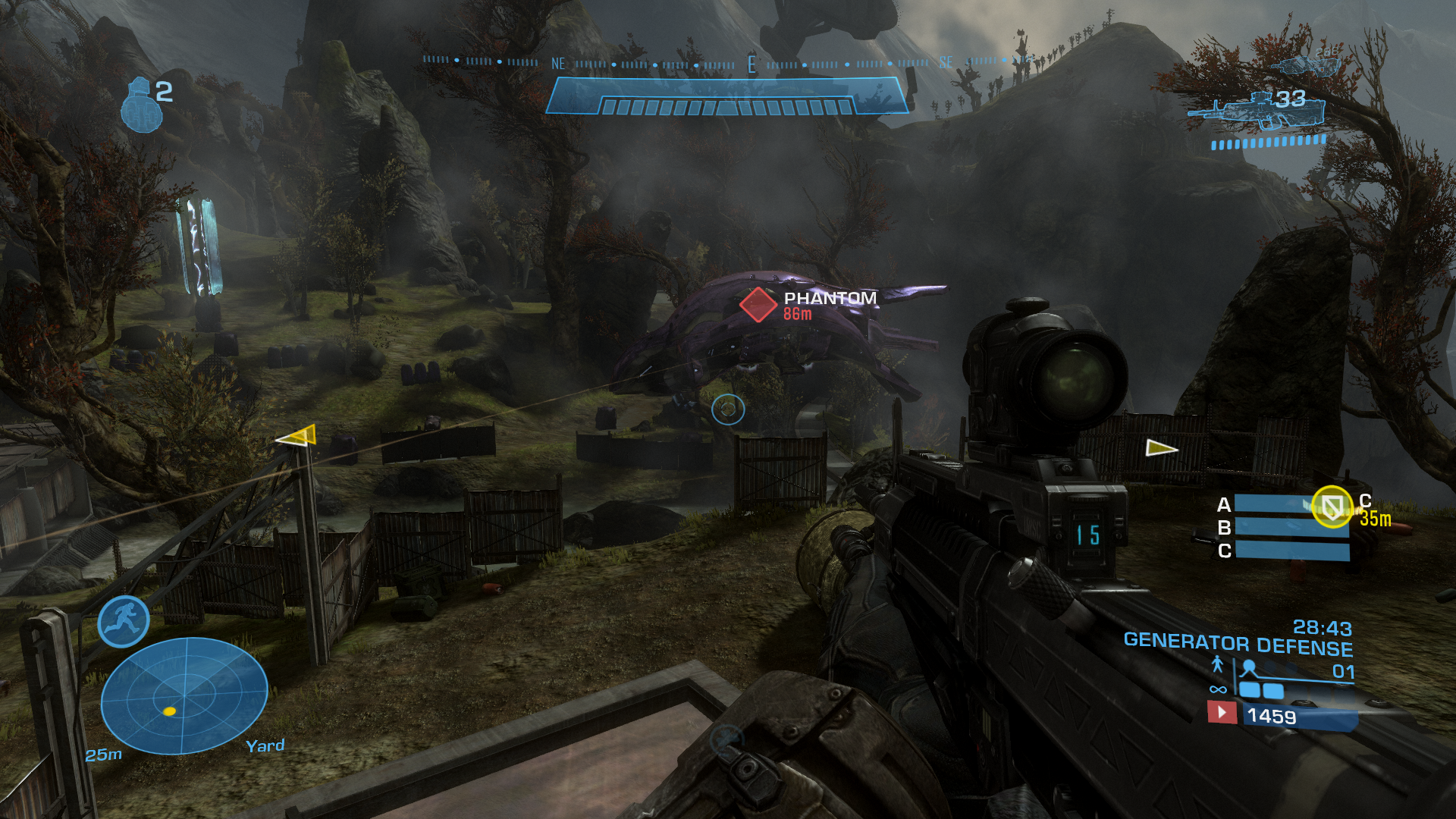Open the circular motion tracker radar
The height and width of the screenshot is (819, 1456).
[184, 695]
